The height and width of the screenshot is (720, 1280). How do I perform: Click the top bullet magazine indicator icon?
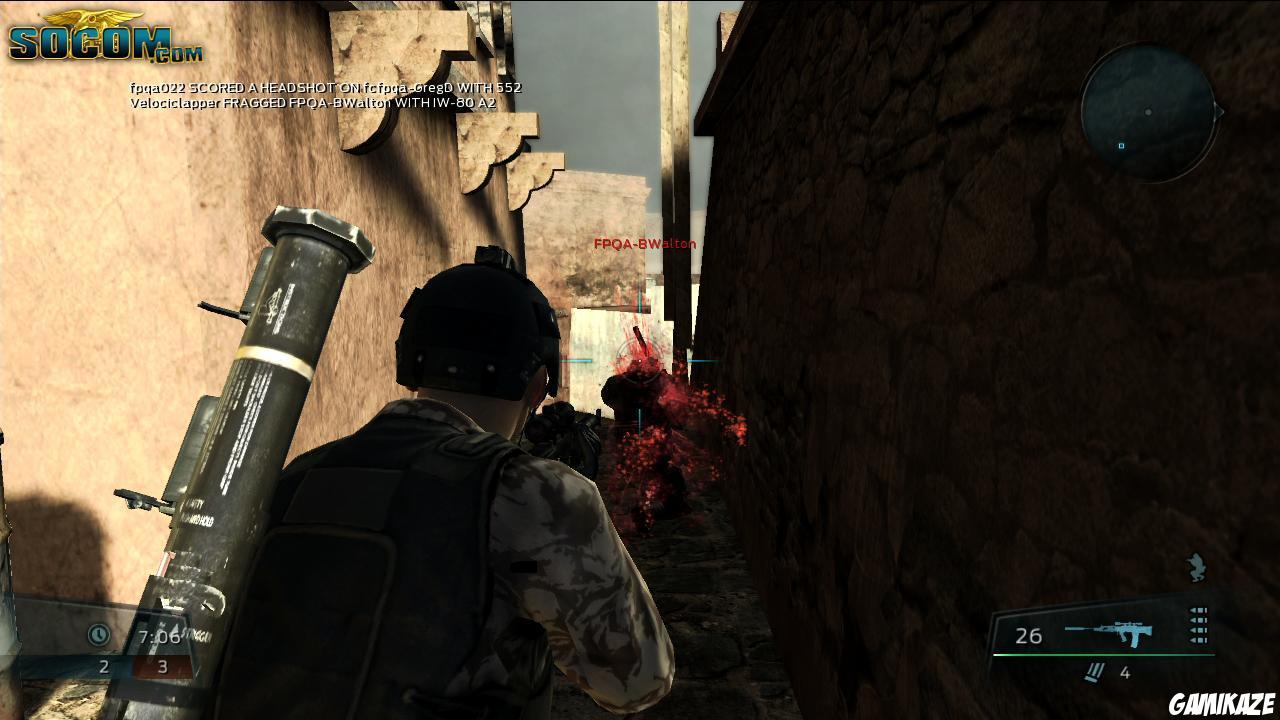click(x=1198, y=610)
